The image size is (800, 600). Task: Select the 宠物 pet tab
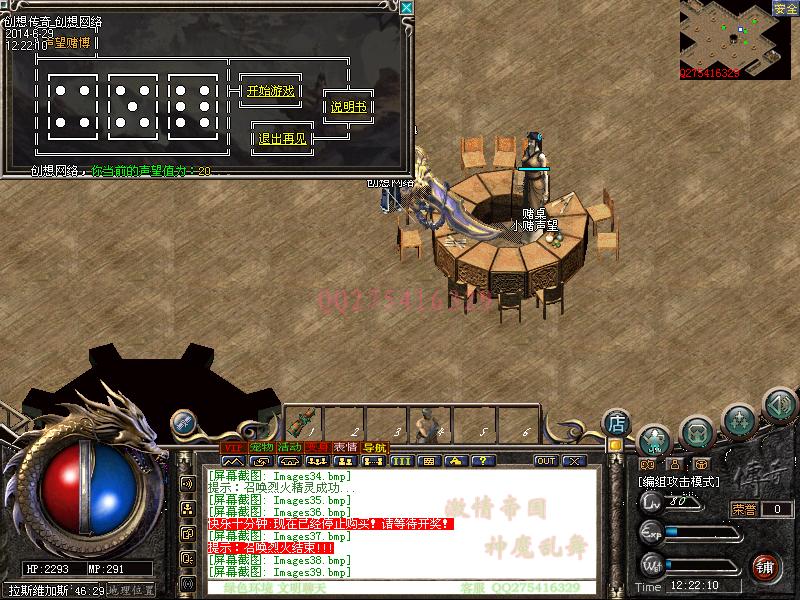tap(262, 446)
